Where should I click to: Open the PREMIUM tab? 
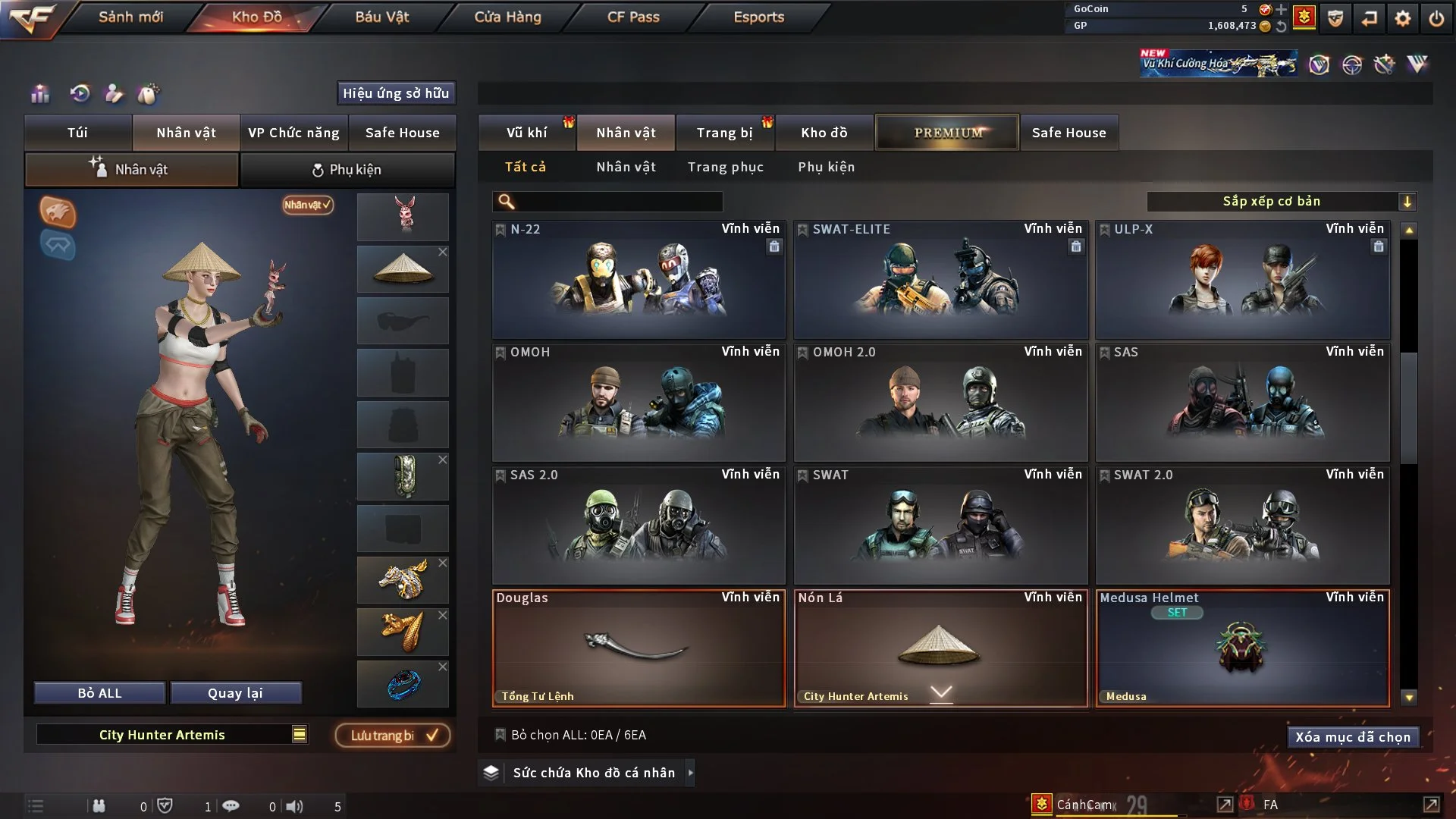point(947,133)
